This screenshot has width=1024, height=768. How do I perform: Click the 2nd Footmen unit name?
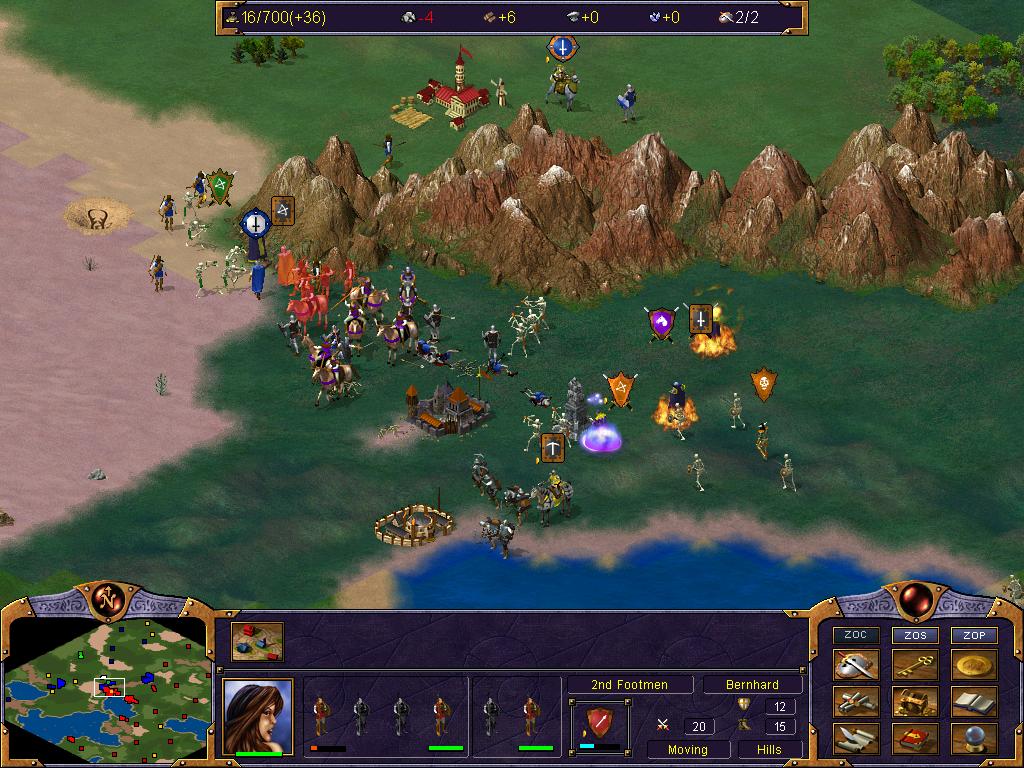630,685
